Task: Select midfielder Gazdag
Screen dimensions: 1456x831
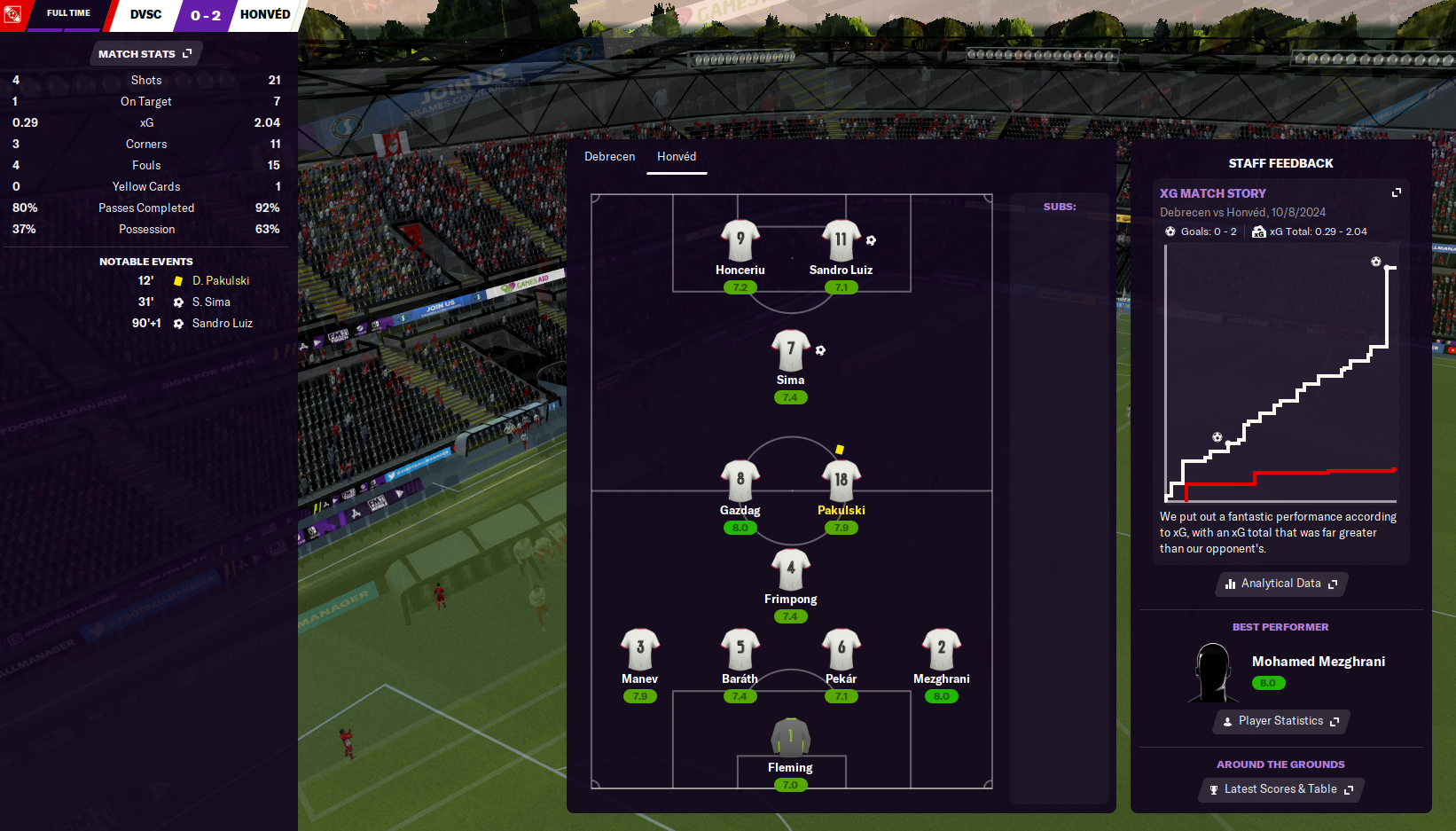Action: click(x=740, y=482)
